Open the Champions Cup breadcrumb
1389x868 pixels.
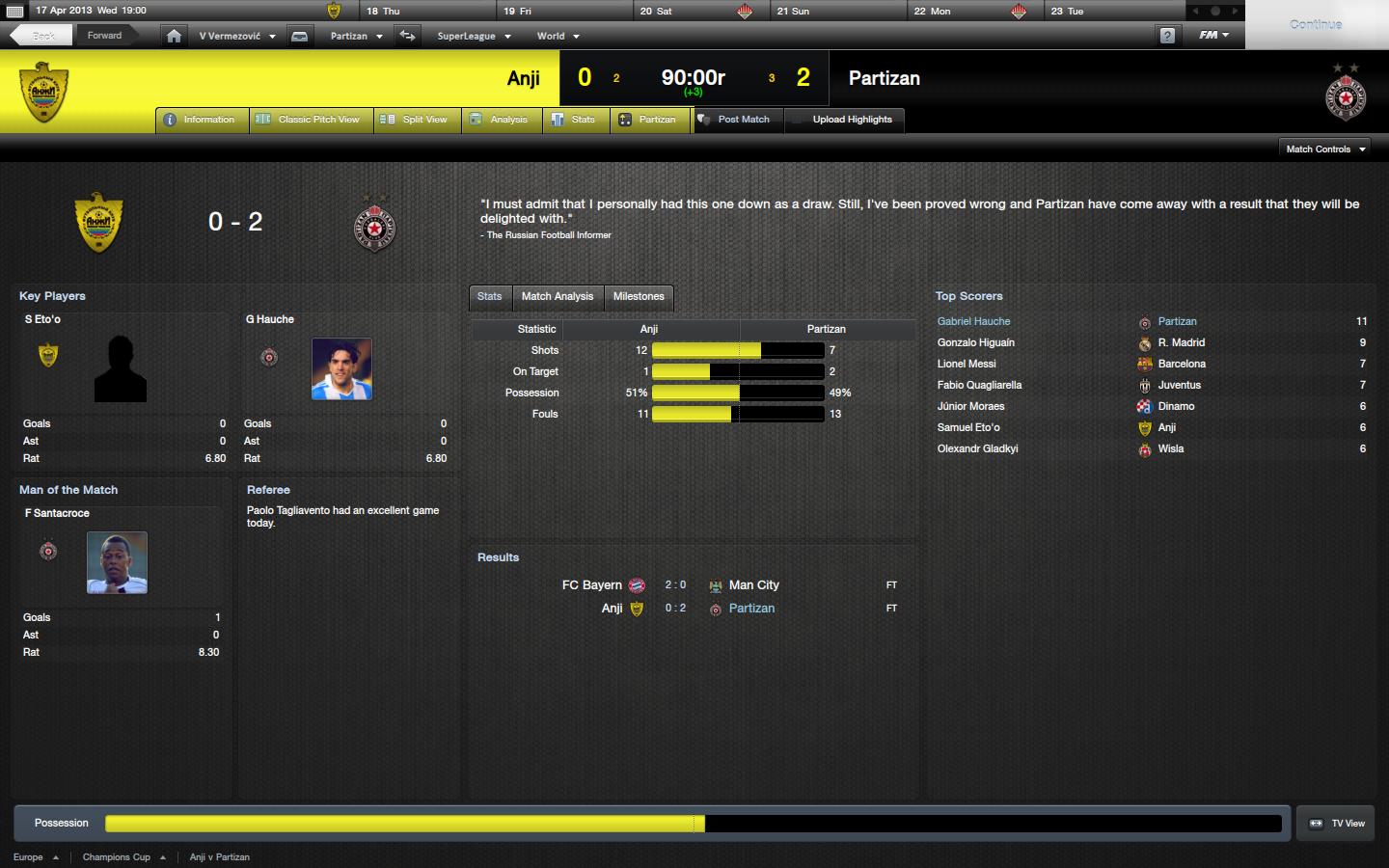[117, 856]
